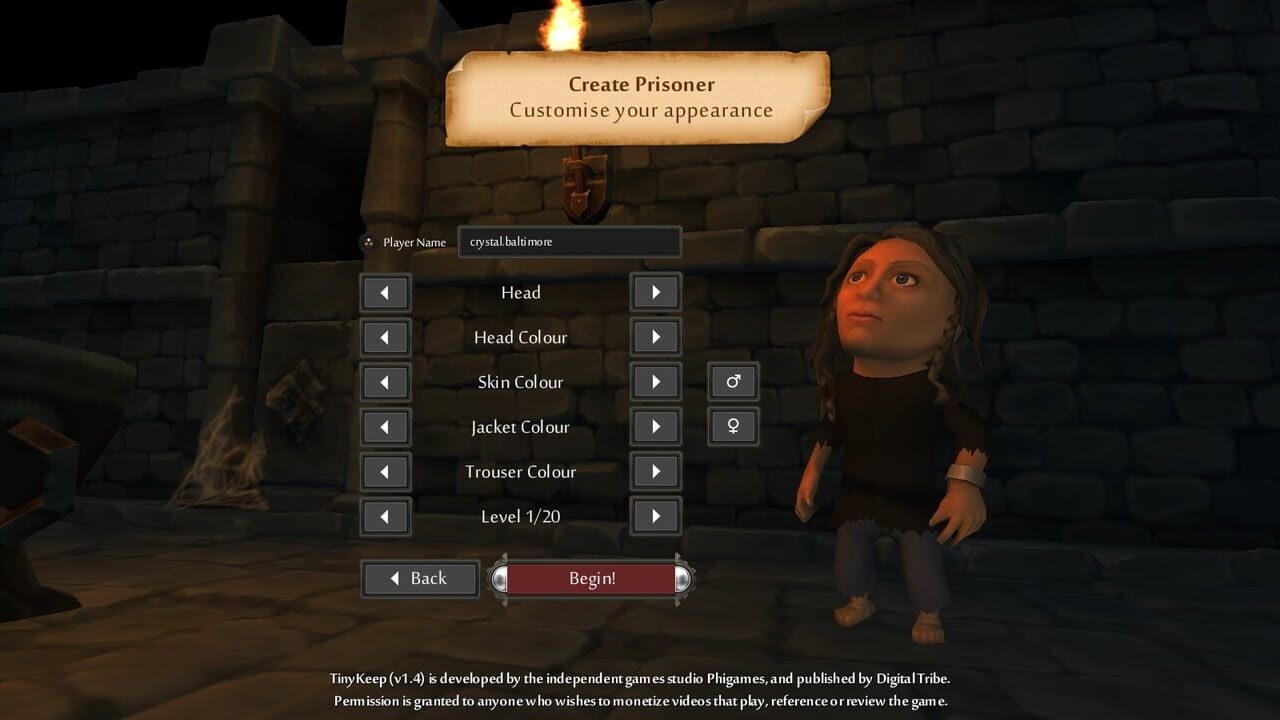Go back to the previous Skin Colour
Viewport: 1280px width, 720px height.
click(x=385, y=382)
